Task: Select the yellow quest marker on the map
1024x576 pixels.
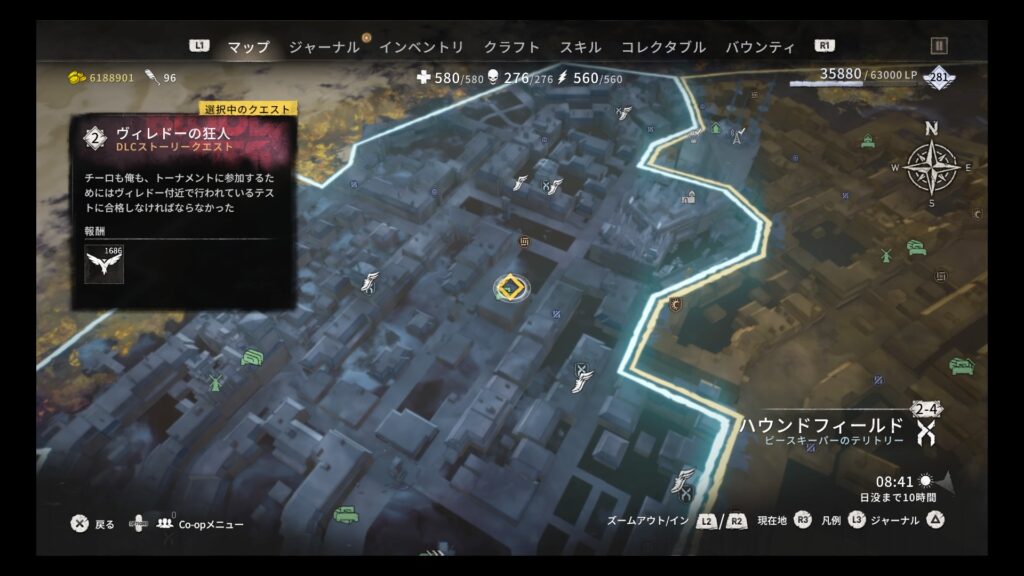Action: coord(512,288)
